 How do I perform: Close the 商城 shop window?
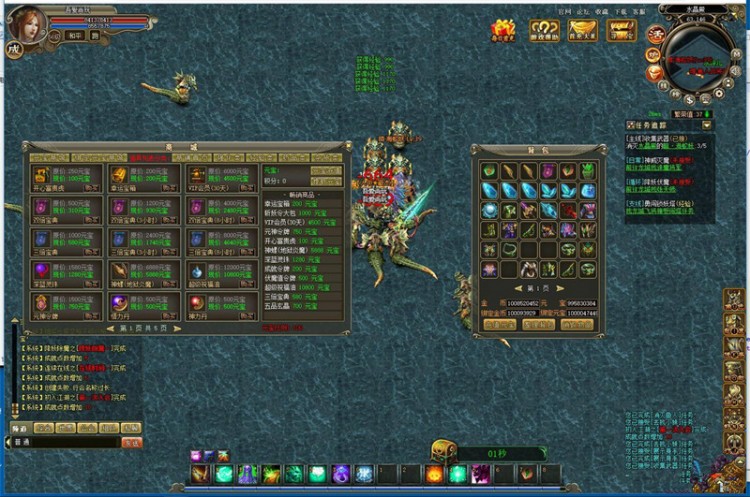(x=347, y=146)
